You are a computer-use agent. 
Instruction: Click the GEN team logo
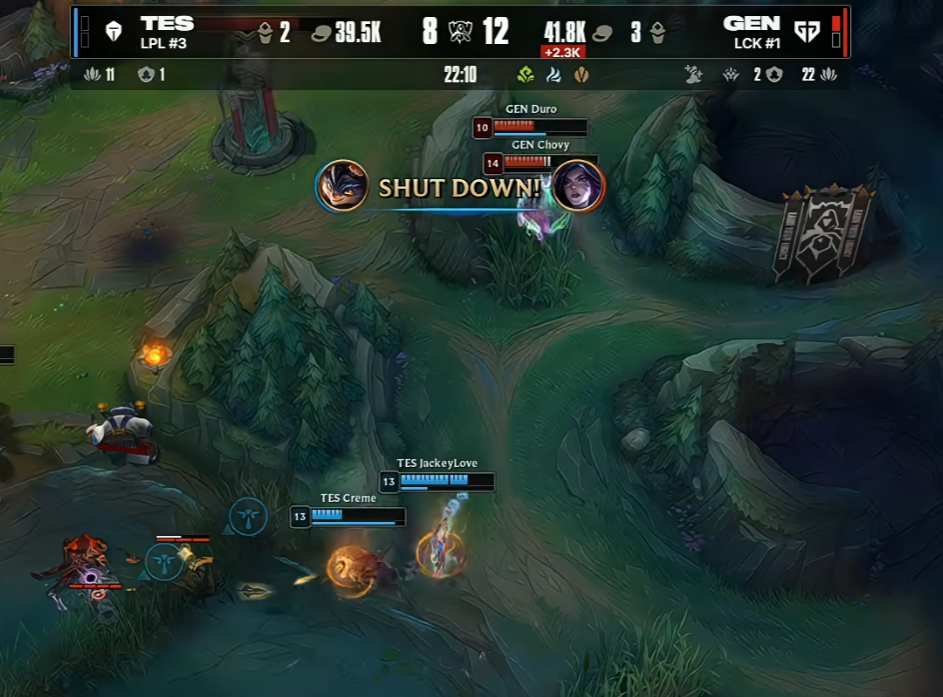(x=806, y=32)
